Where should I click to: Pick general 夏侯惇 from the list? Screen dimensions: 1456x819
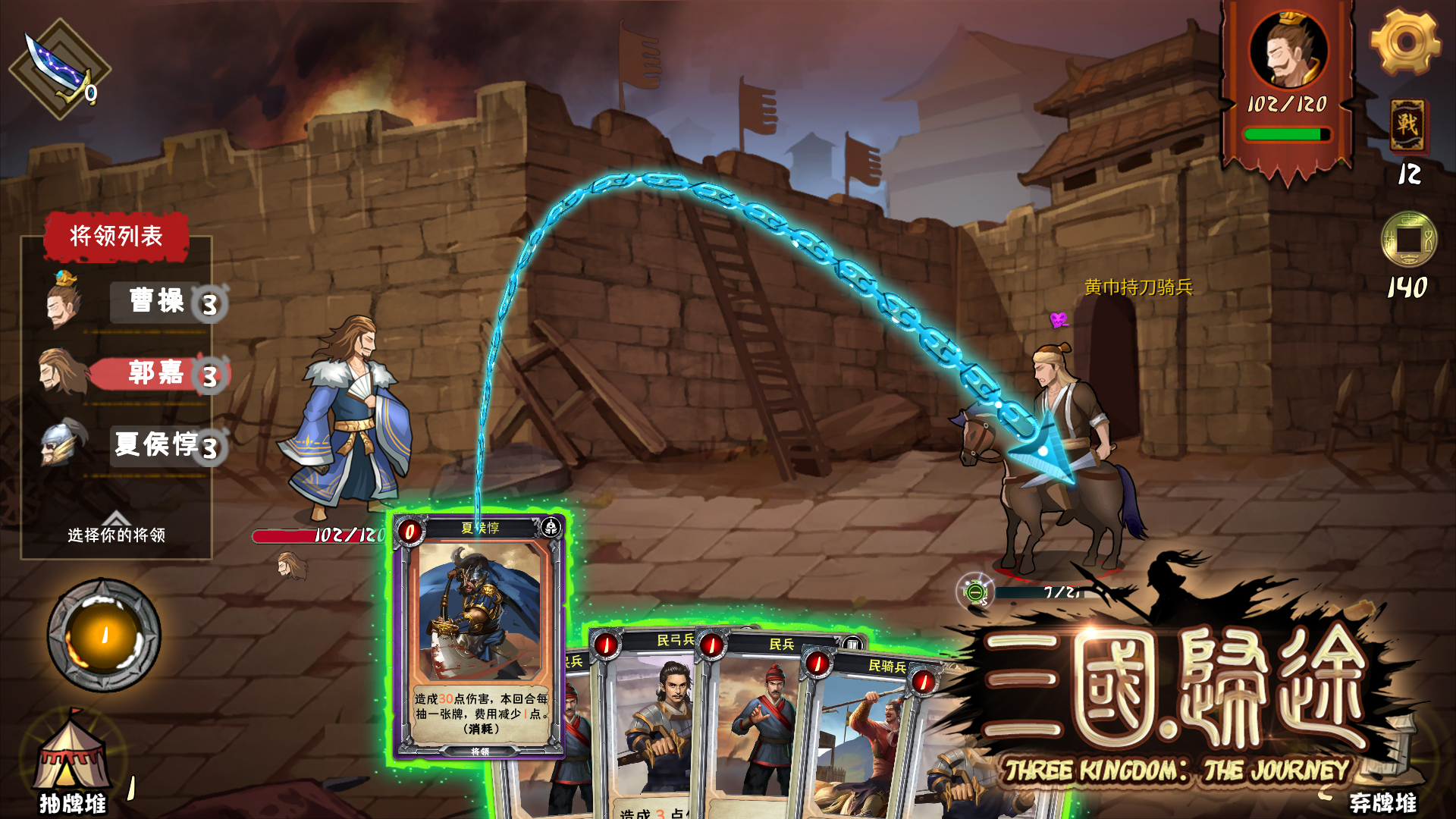(x=155, y=444)
